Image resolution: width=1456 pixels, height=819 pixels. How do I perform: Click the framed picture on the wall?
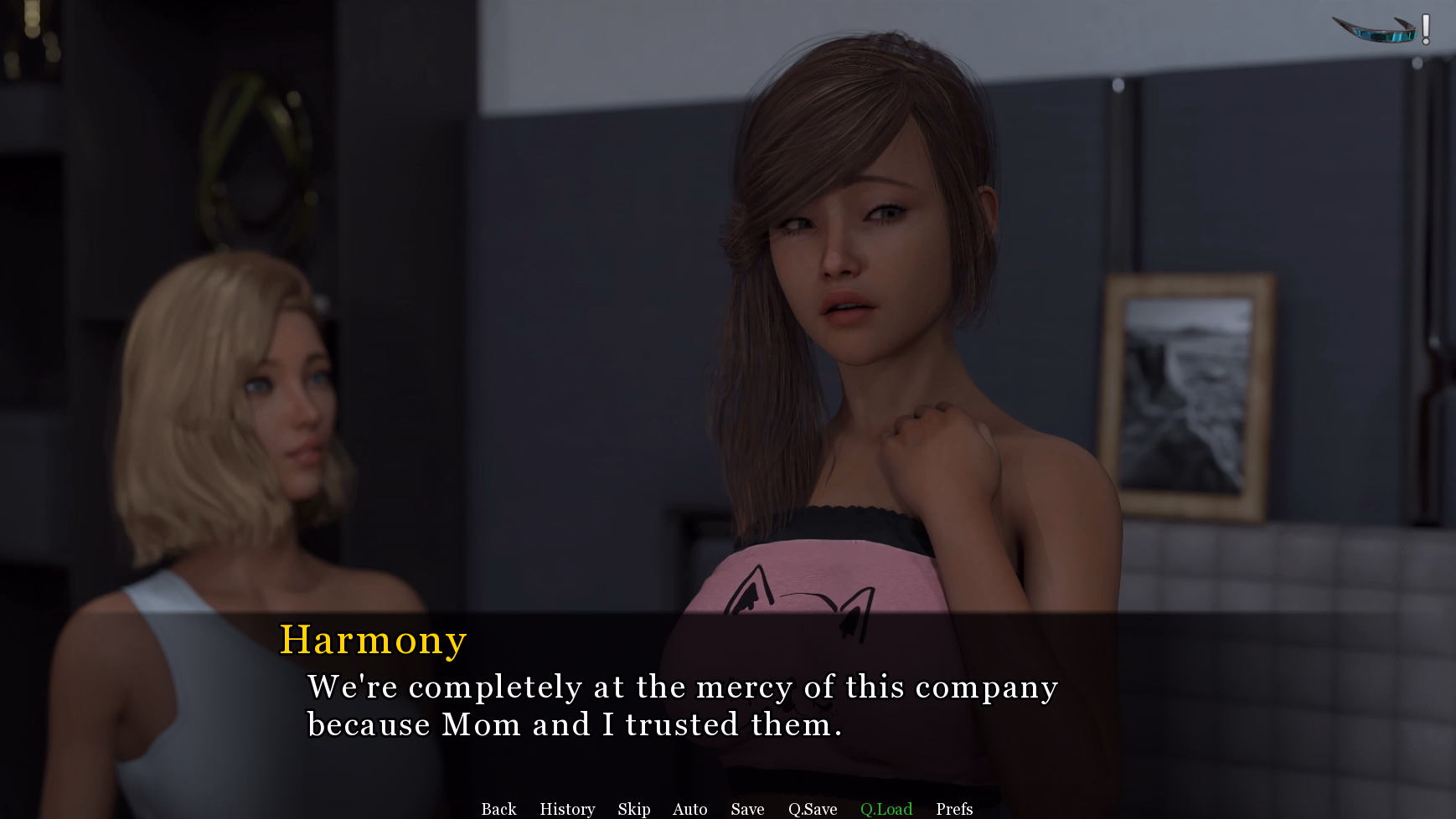point(1190,394)
